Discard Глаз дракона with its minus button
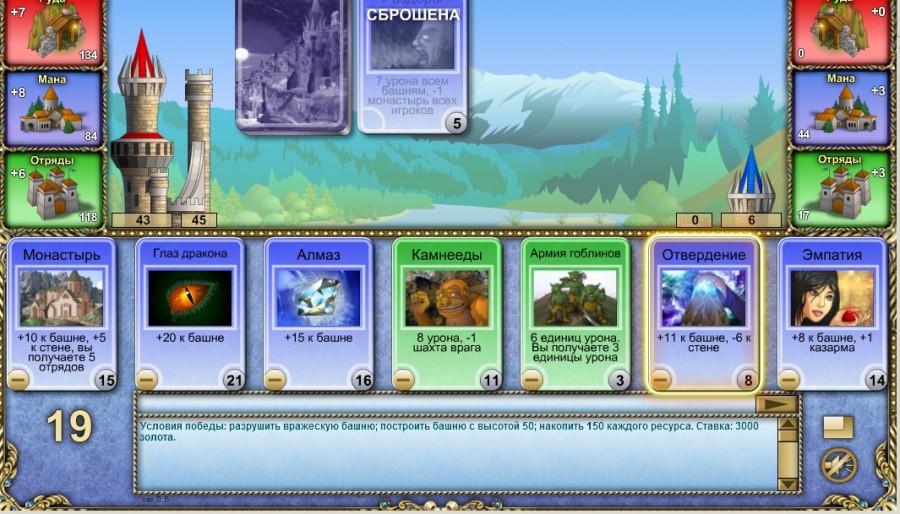Screen dimensions: 900x514 (147, 380)
